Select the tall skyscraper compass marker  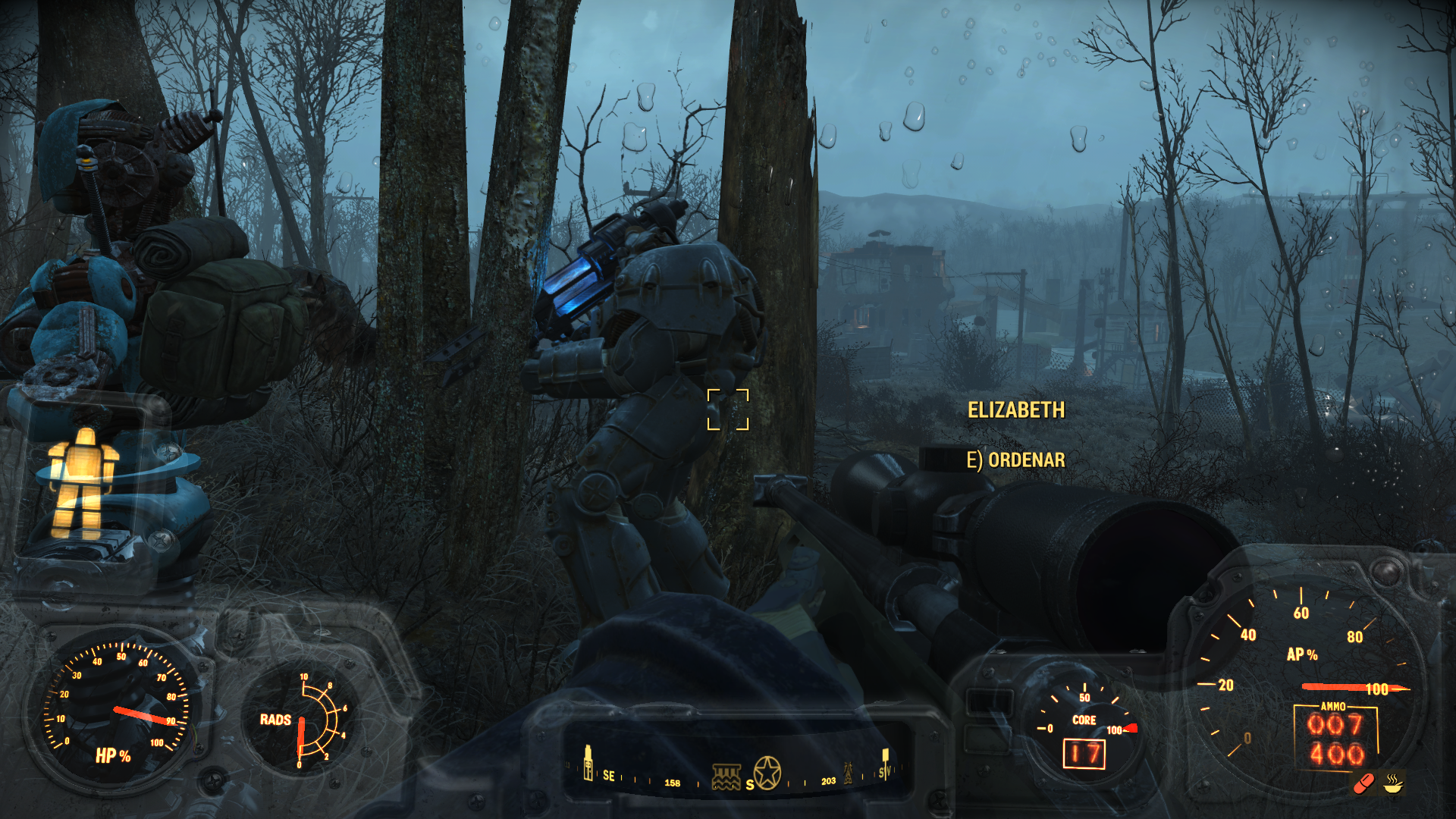(588, 763)
